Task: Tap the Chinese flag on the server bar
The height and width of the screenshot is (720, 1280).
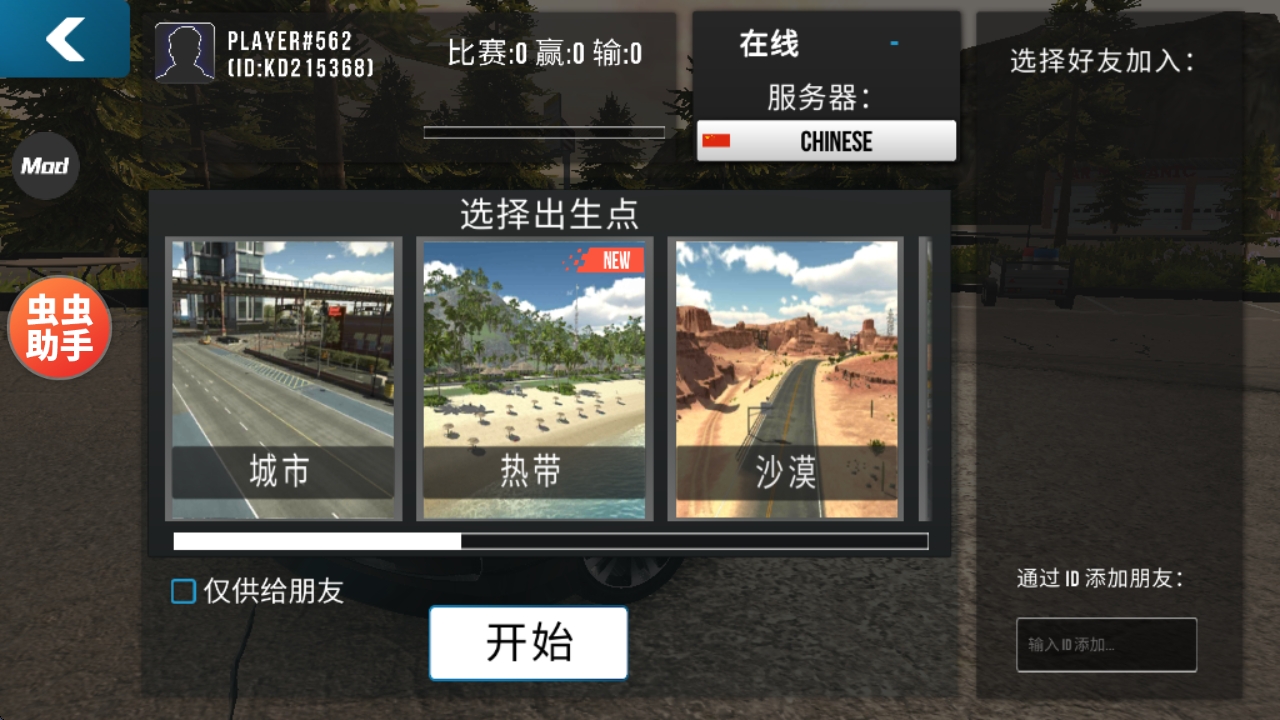Action: tap(717, 141)
